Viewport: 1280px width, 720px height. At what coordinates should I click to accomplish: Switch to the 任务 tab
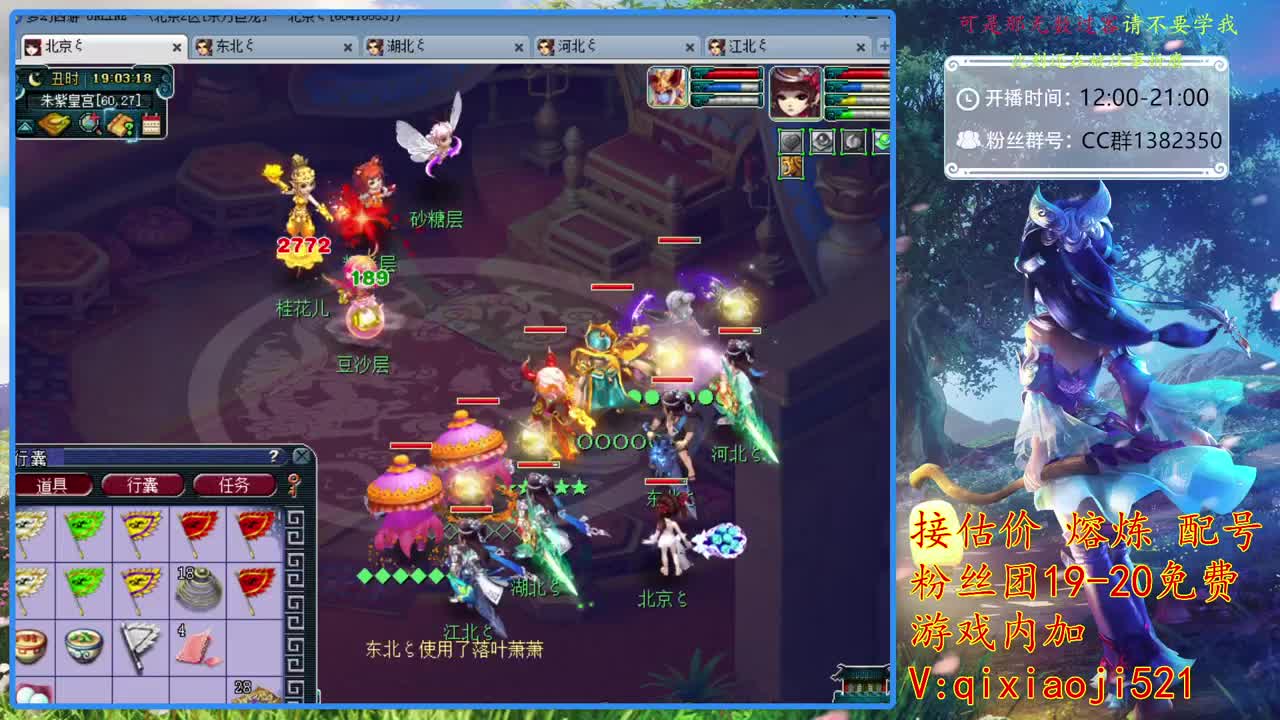235,485
